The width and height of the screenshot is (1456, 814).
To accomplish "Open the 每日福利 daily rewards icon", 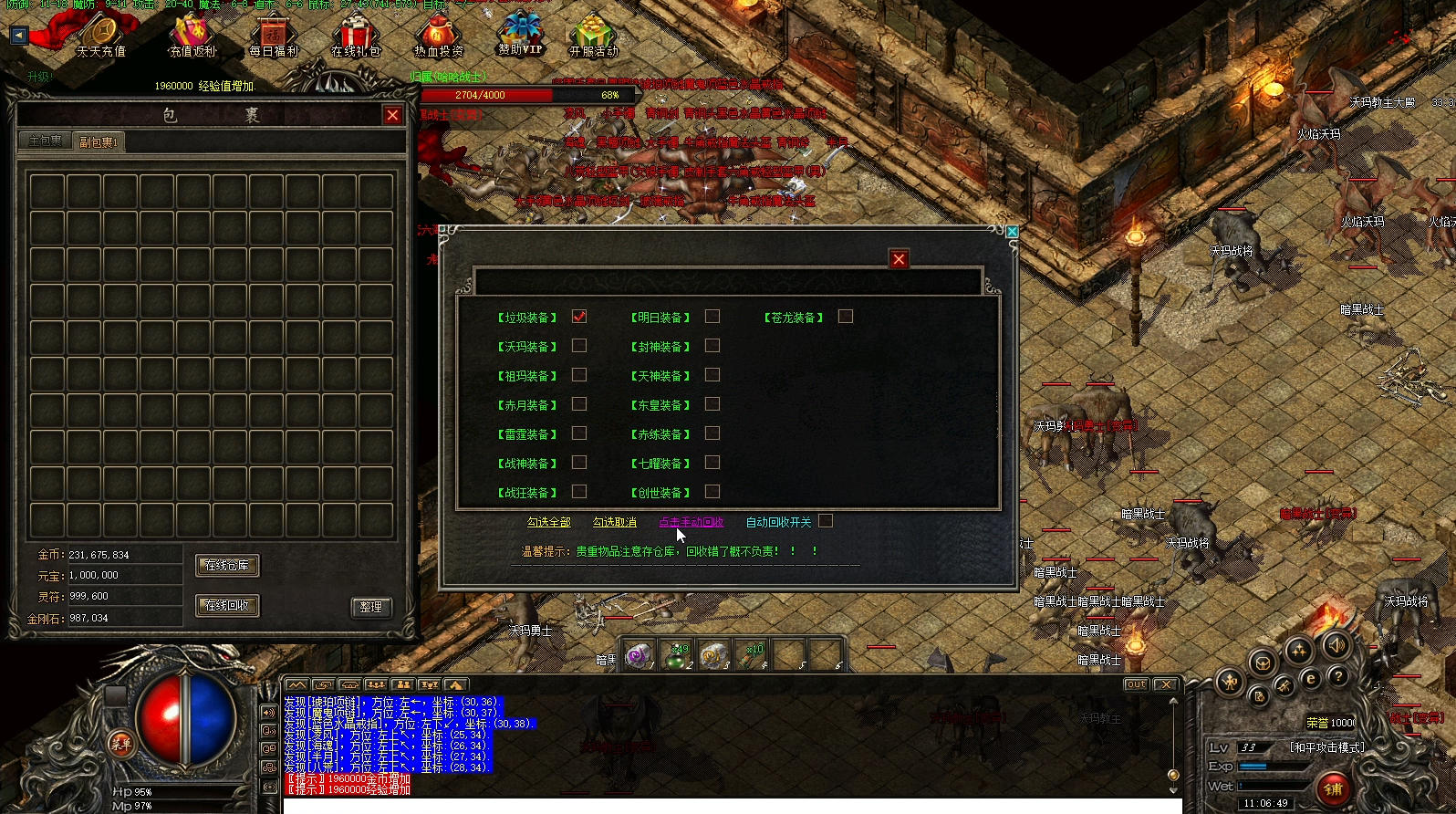I will 274,37.
